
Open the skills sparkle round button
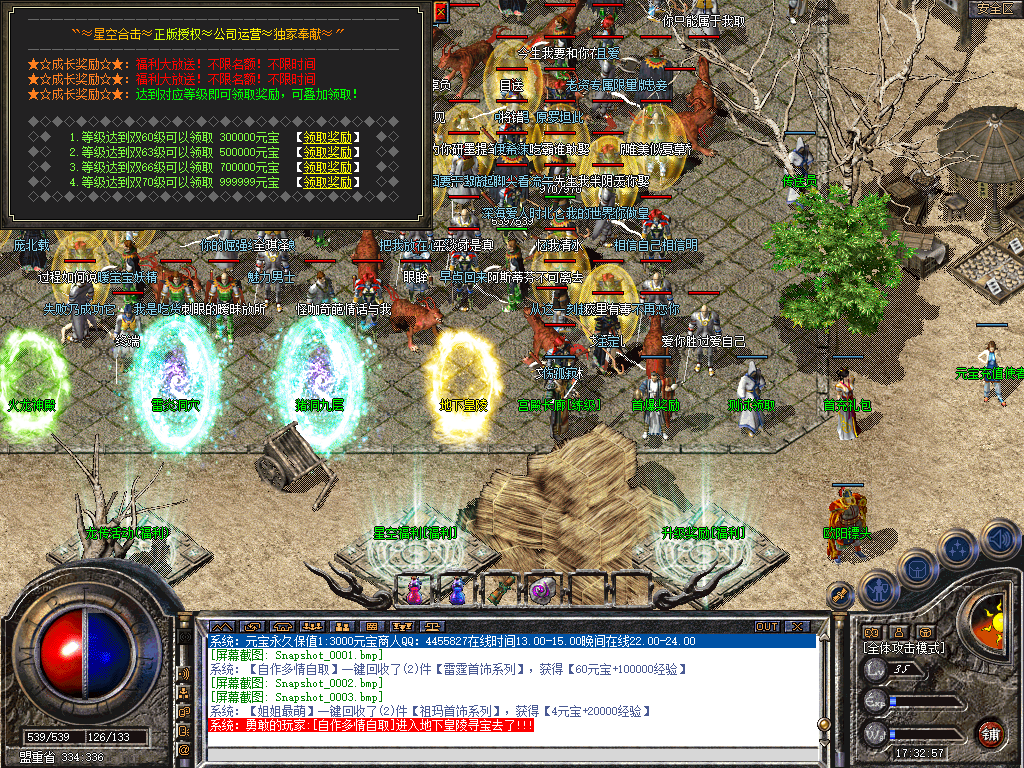point(958,548)
